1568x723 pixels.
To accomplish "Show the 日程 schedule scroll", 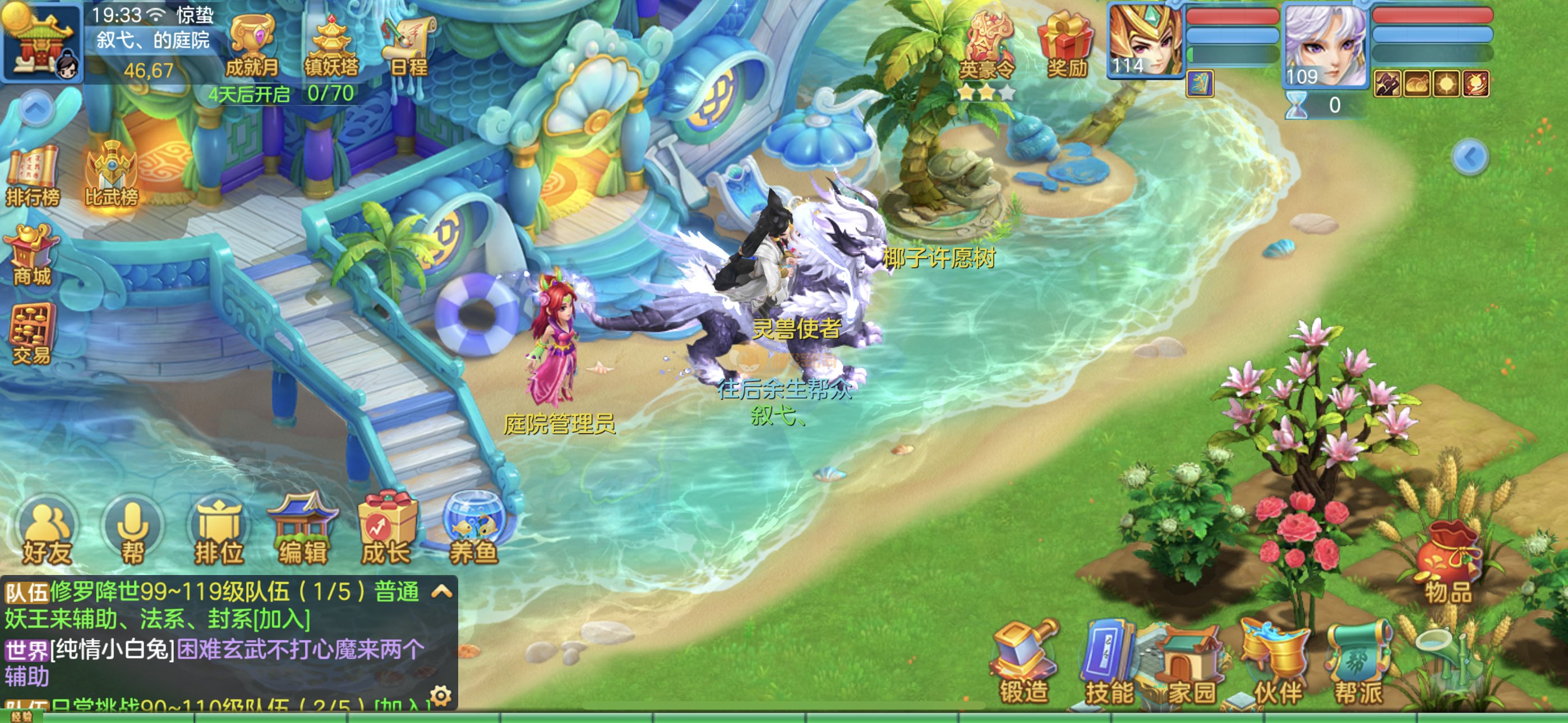I will [408, 47].
